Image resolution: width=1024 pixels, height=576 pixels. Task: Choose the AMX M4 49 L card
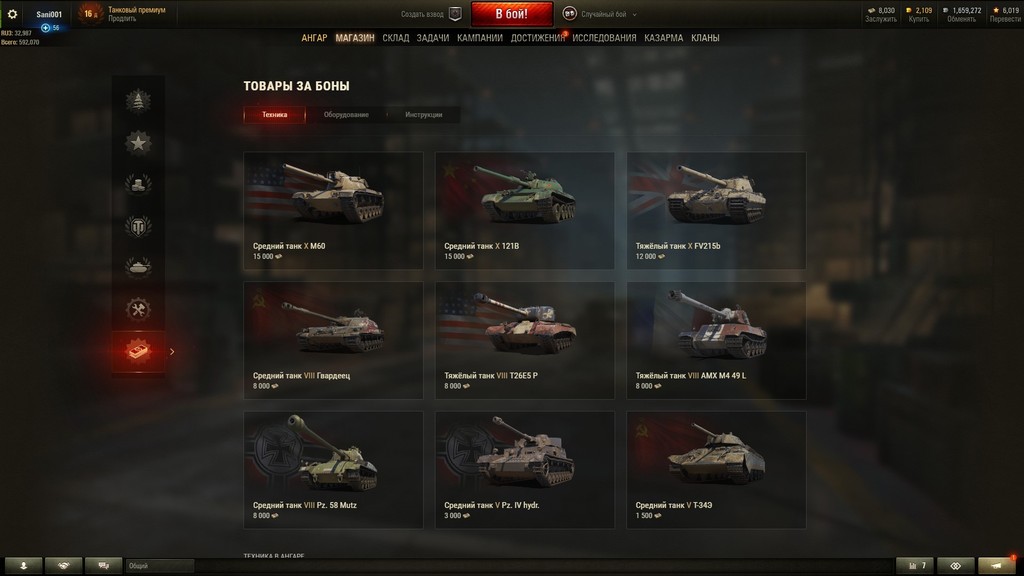(716, 340)
